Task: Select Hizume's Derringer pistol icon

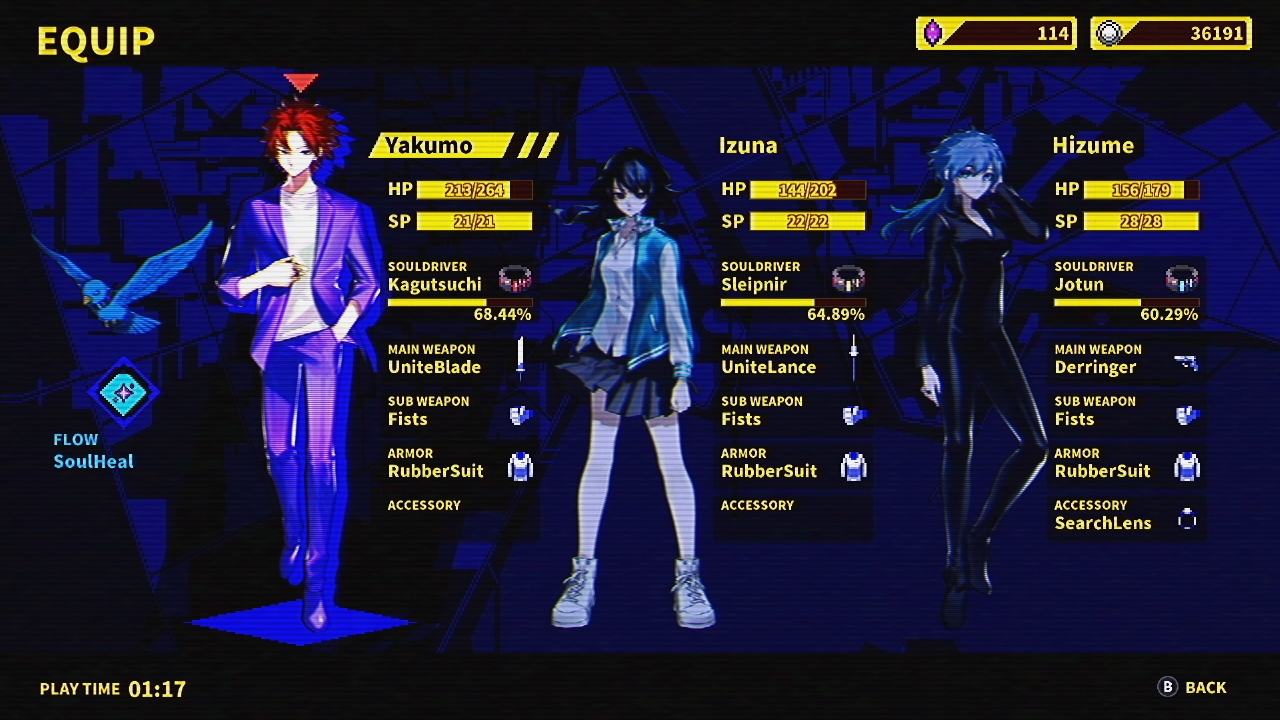Action: point(1187,362)
